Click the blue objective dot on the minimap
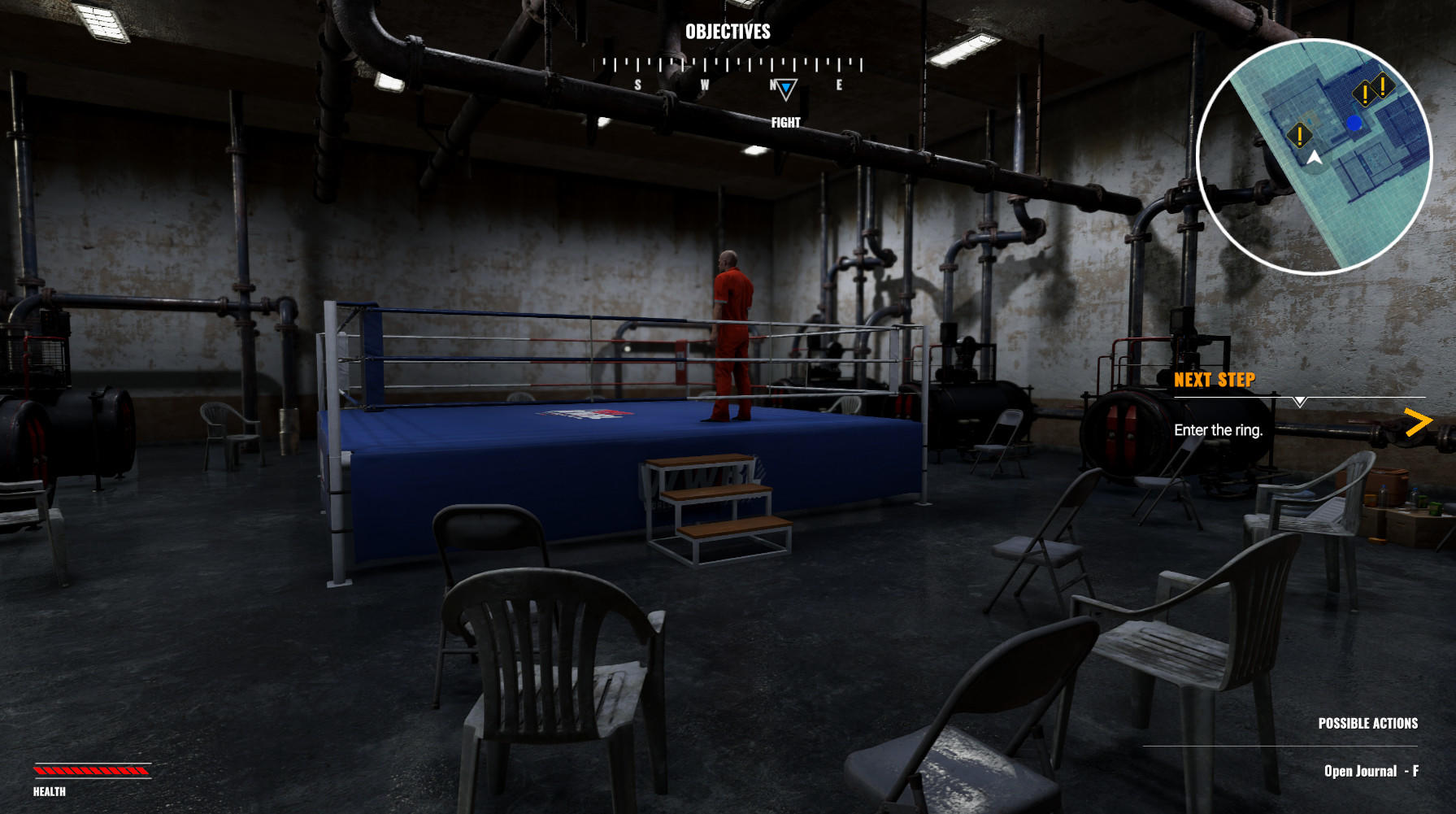The height and width of the screenshot is (814, 1456). (x=1353, y=124)
